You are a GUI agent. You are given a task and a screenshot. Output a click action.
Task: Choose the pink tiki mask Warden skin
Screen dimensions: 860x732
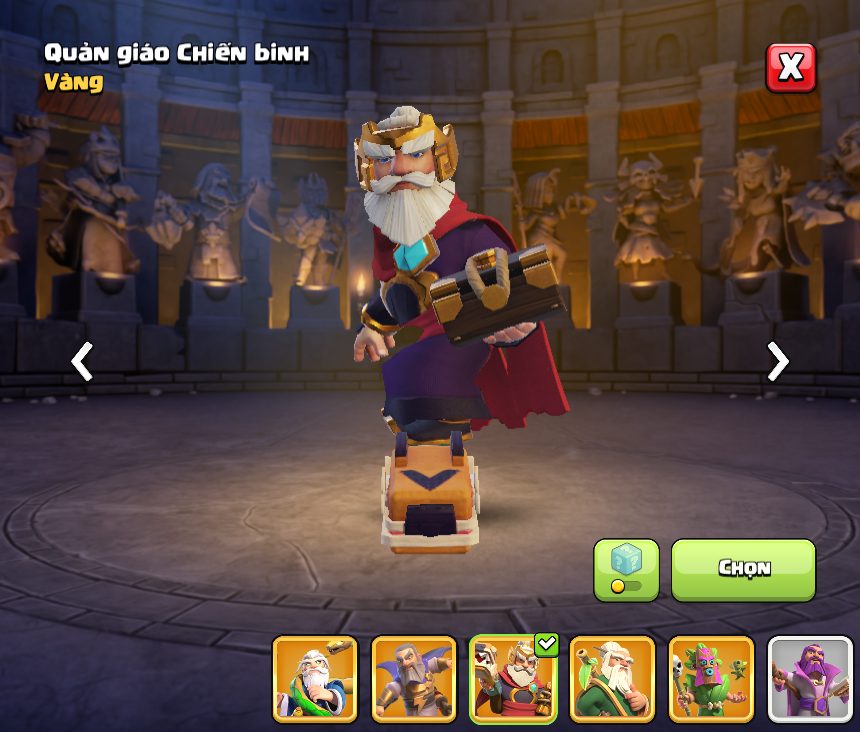point(711,678)
